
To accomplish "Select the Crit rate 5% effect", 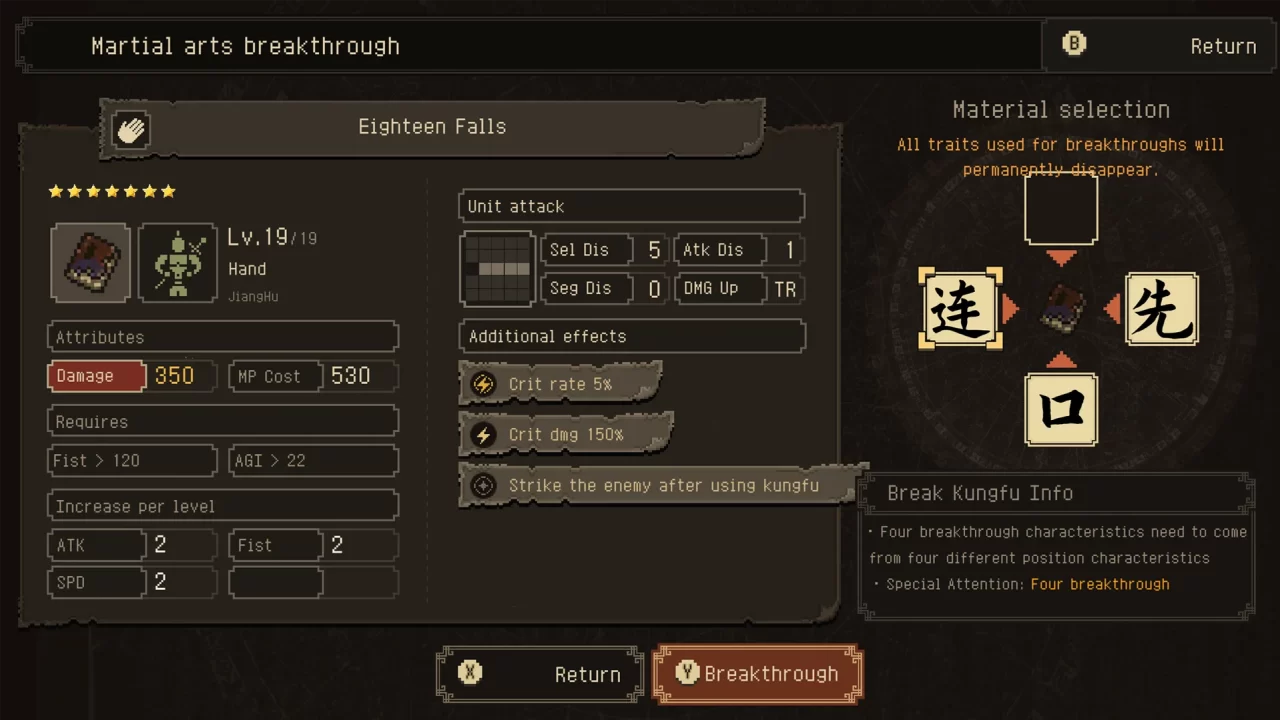I will tap(560, 384).
